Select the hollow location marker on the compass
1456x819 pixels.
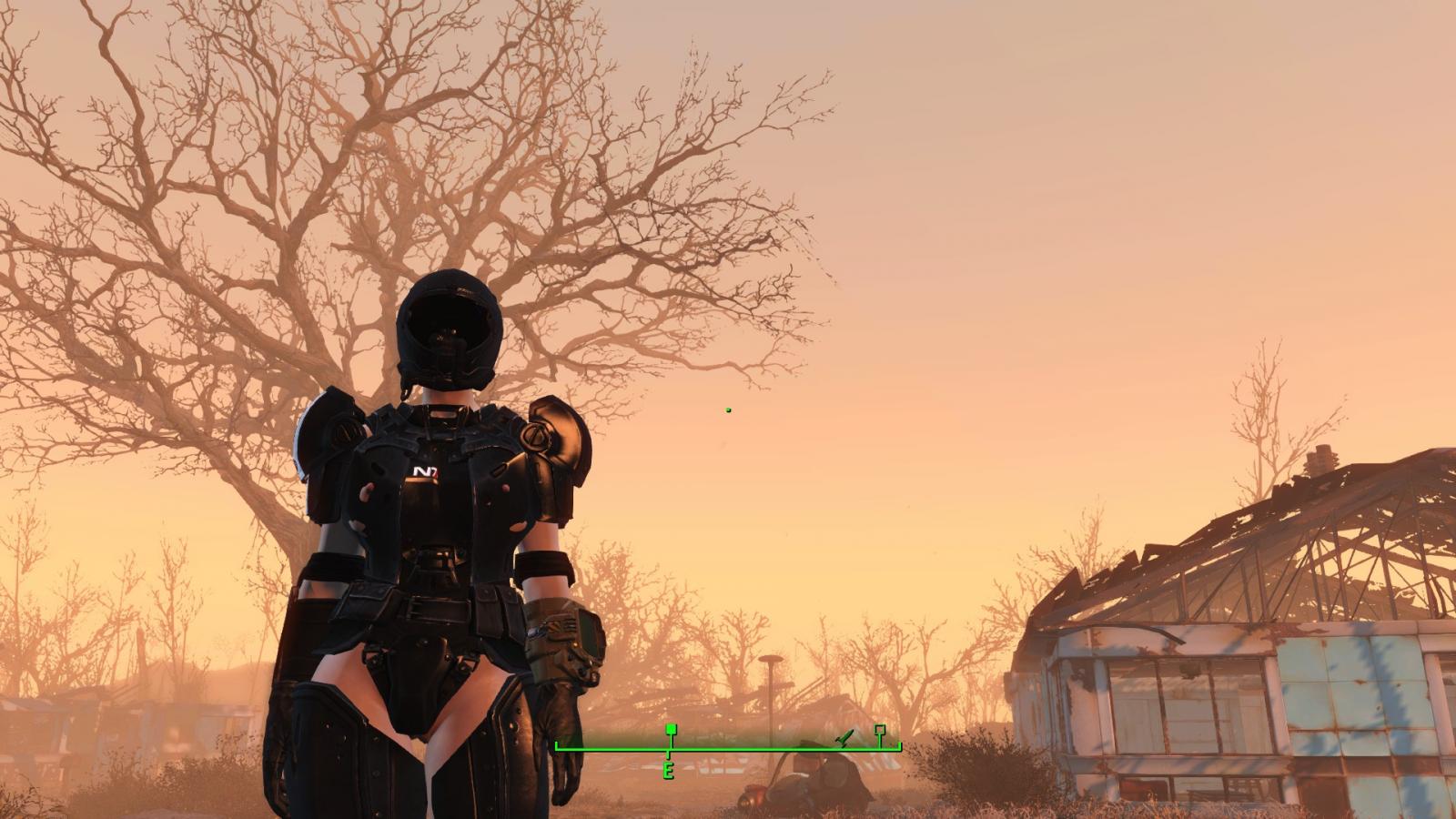point(878,731)
